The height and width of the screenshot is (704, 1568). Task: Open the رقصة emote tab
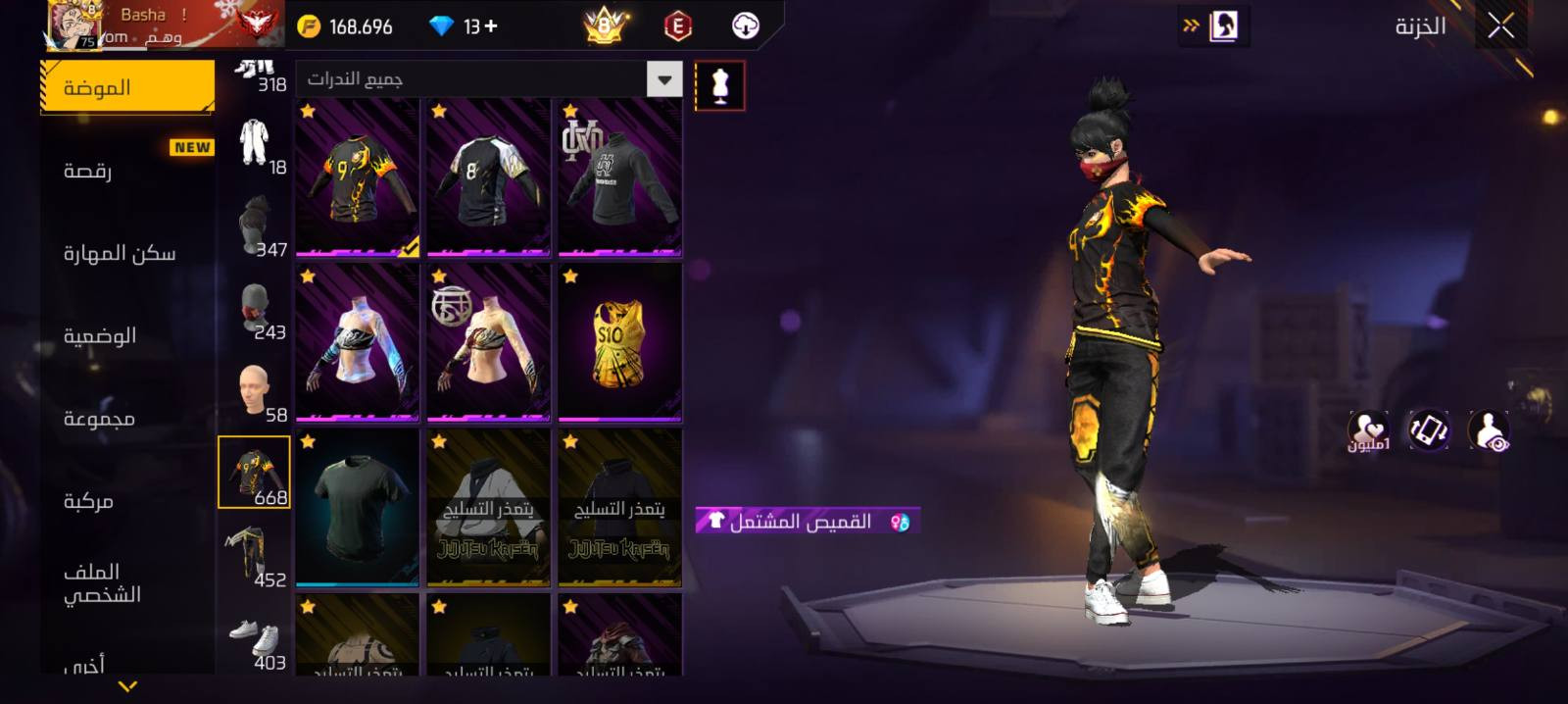(x=126, y=171)
